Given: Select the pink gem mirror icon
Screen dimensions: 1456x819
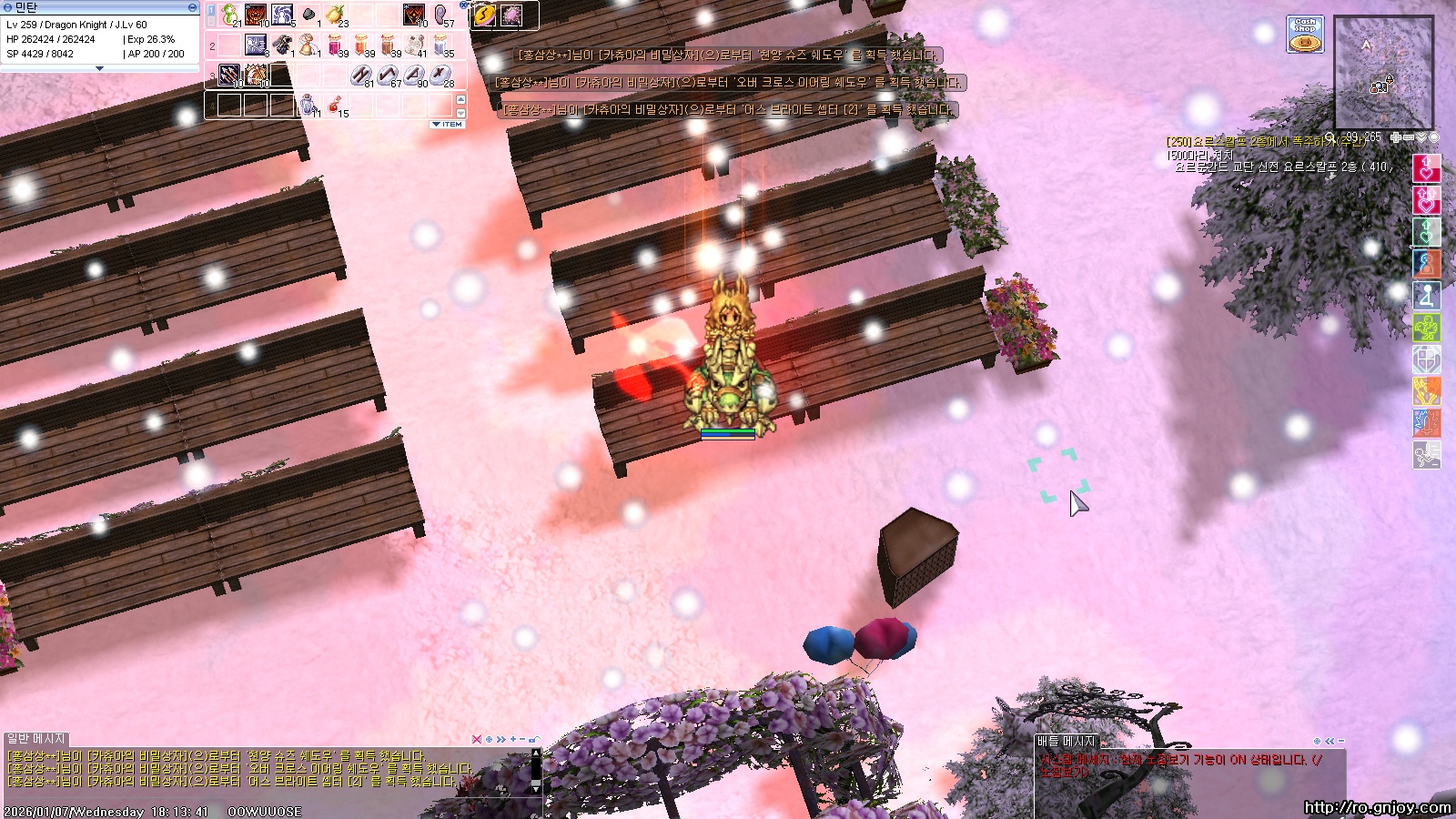Looking at the screenshot, I should pyautogui.click(x=511, y=15).
